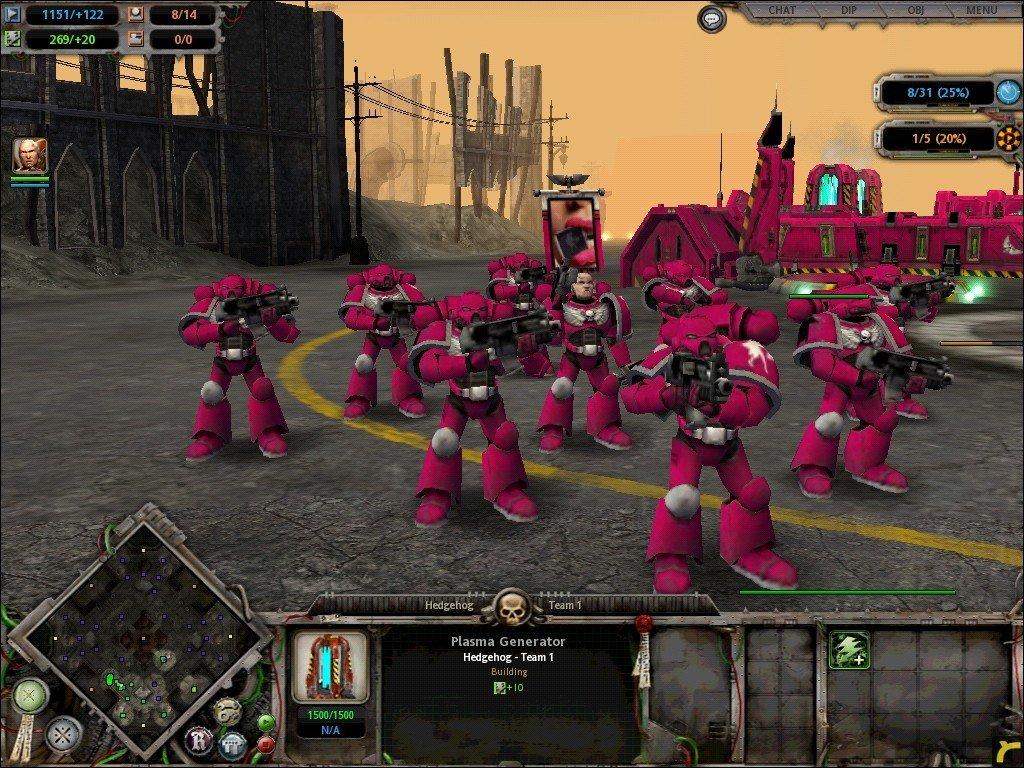Screen dimensions: 1024x768
Task: Click the small green play button
Action: click(266, 722)
